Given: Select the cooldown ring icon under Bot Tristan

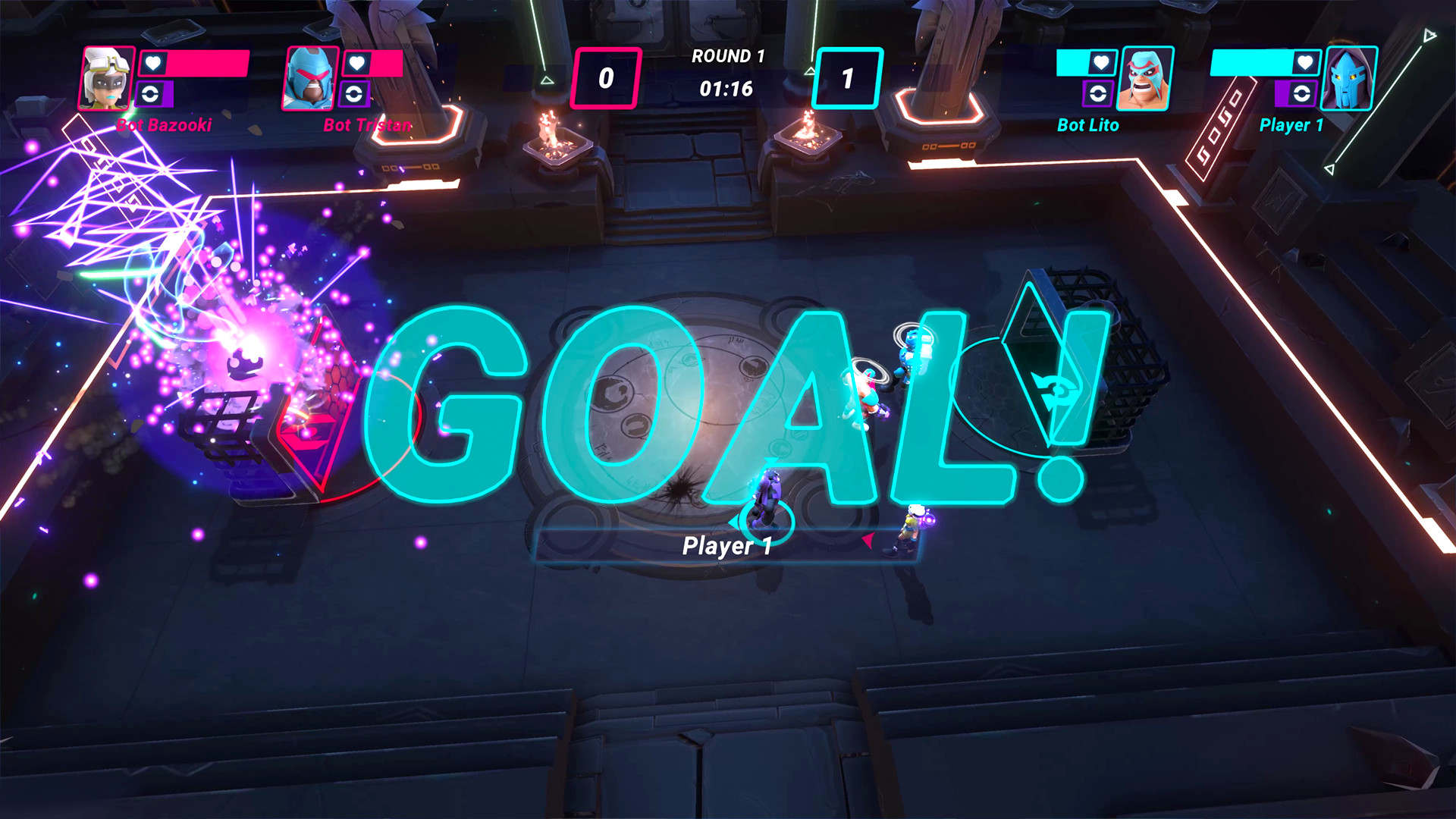Looking at the screenshot, I should (354, 93).
